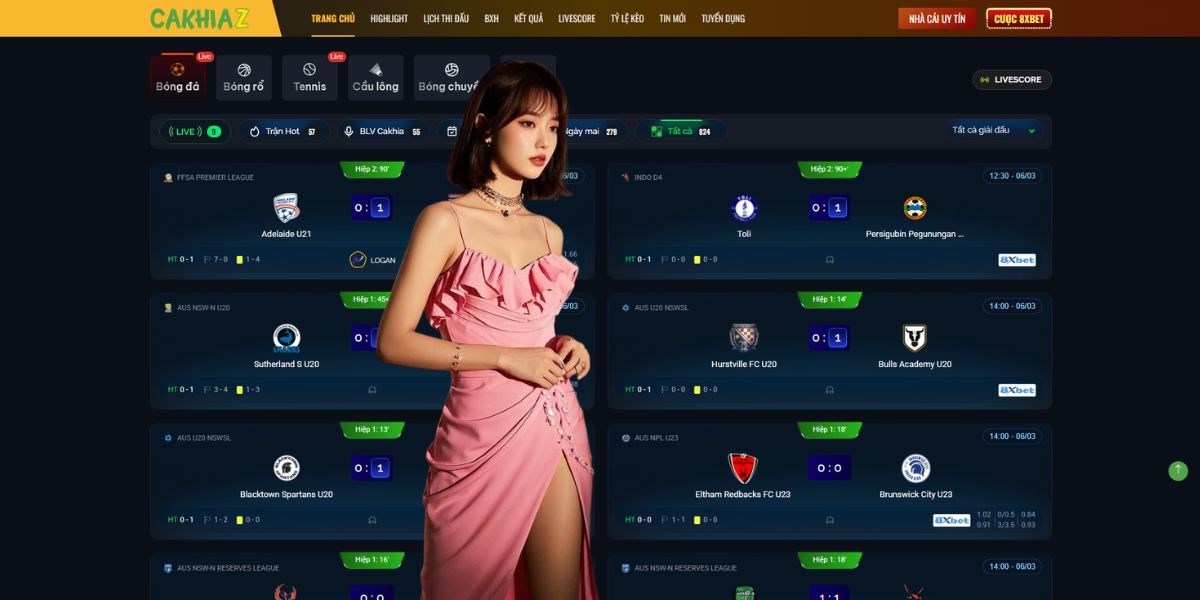This screenshot has height=600, width=1200.
Task: Open the Highlight page
Action: pos(389,18)
